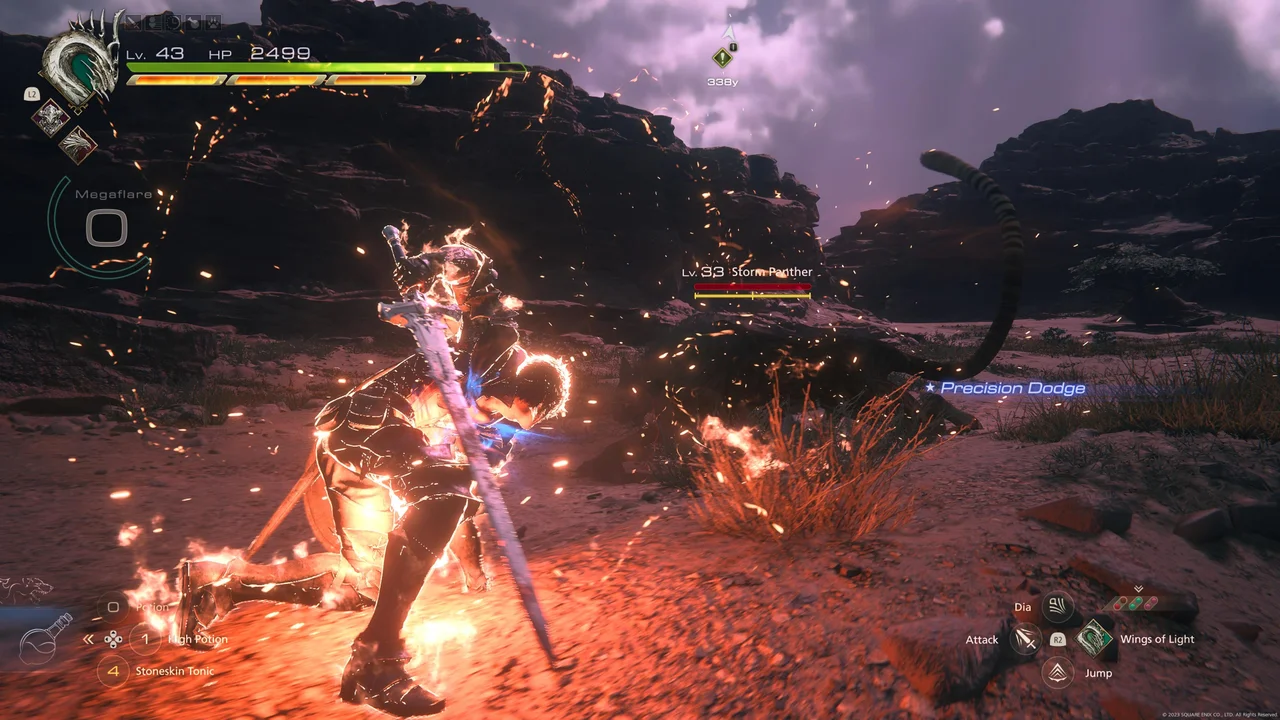Viewport: 1280px width, 720px height.
Task: Switch to the armored-face Eikon diamond icon
Action: tap(50, 118)
